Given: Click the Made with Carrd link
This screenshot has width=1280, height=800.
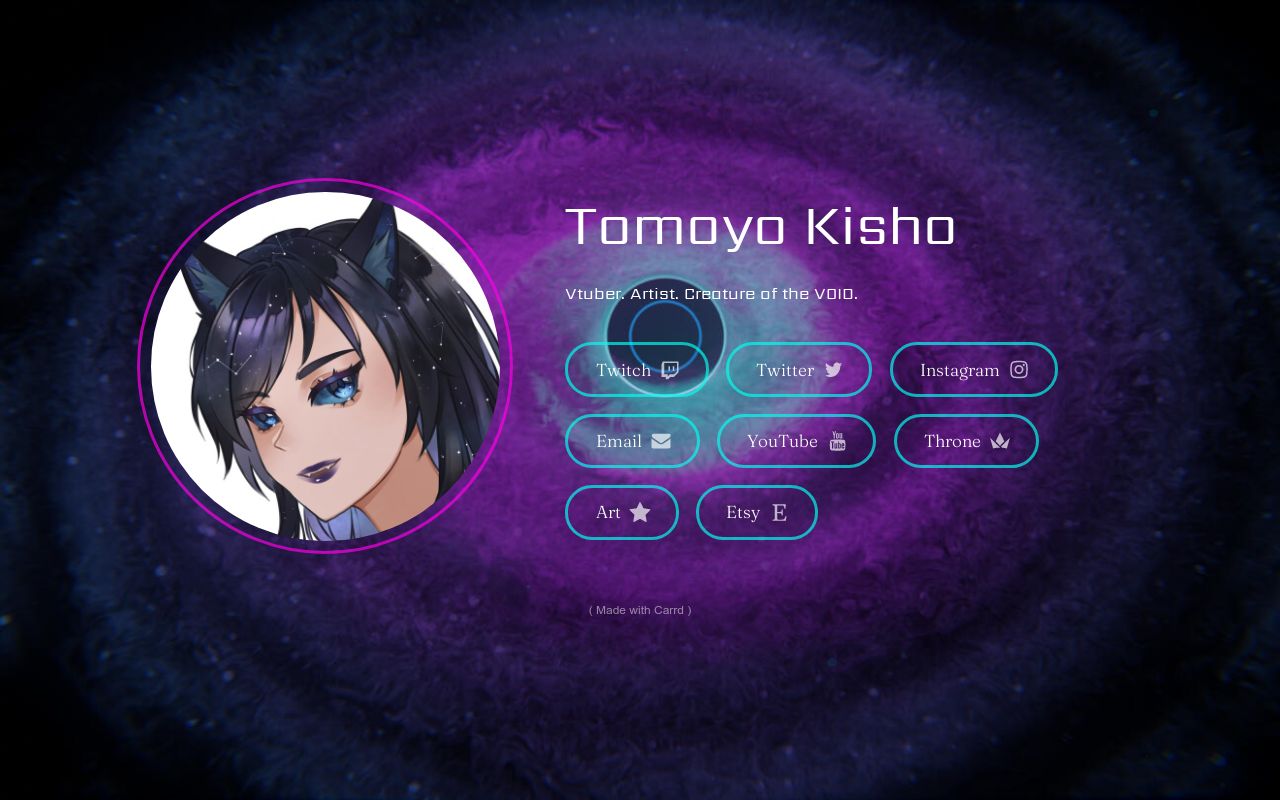Looking at the screenshot, I should tap(639, 610).
